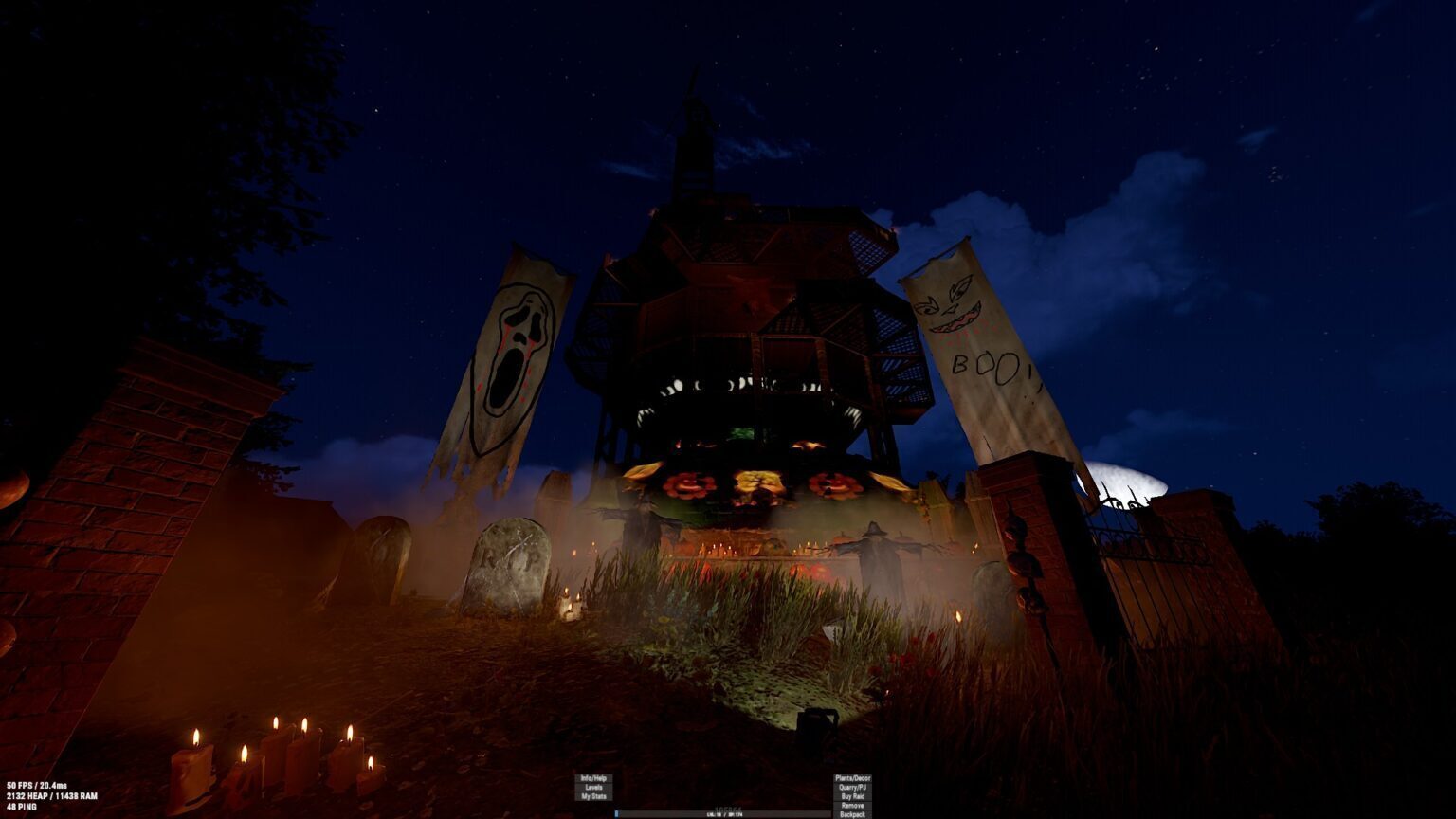
Task: Open the Backpack
Action: (x=852, y=814)
